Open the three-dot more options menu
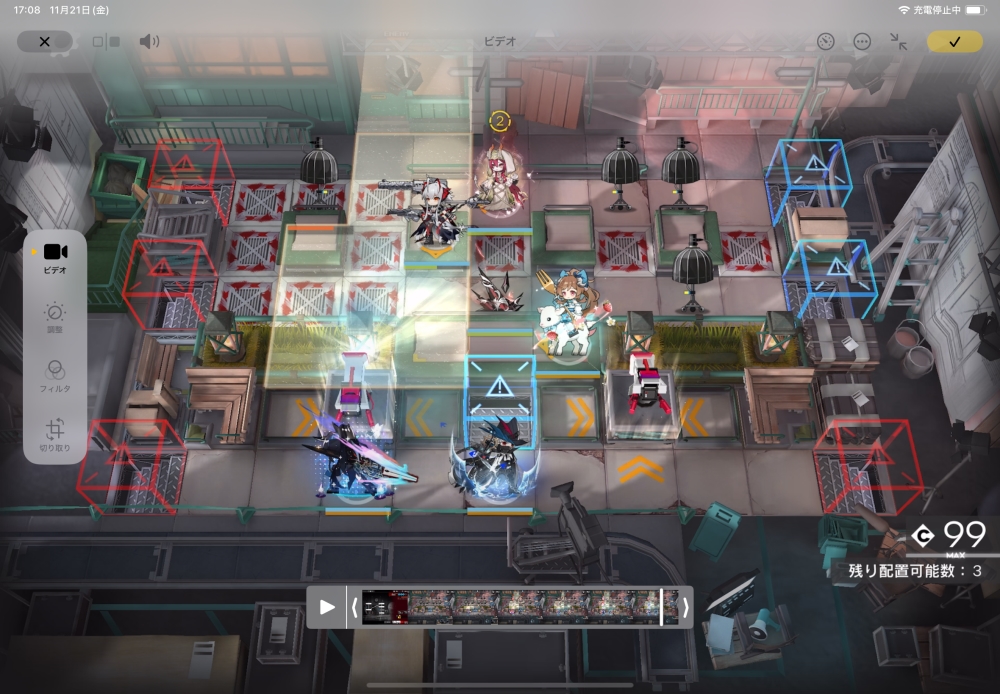This screenshot has height=694, width=1000. [x=862, y=41]
